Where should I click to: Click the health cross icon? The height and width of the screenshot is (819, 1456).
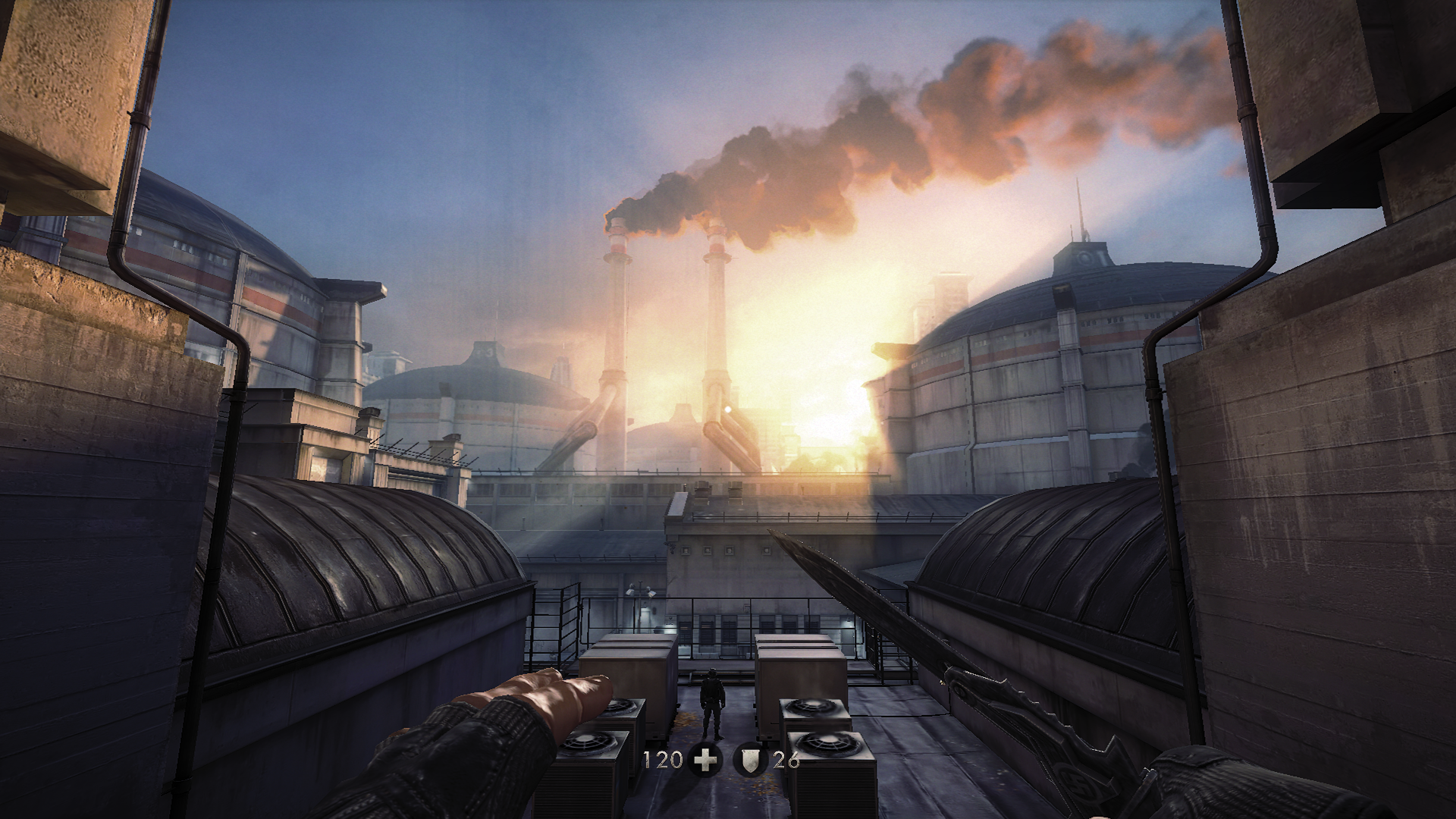705,761
